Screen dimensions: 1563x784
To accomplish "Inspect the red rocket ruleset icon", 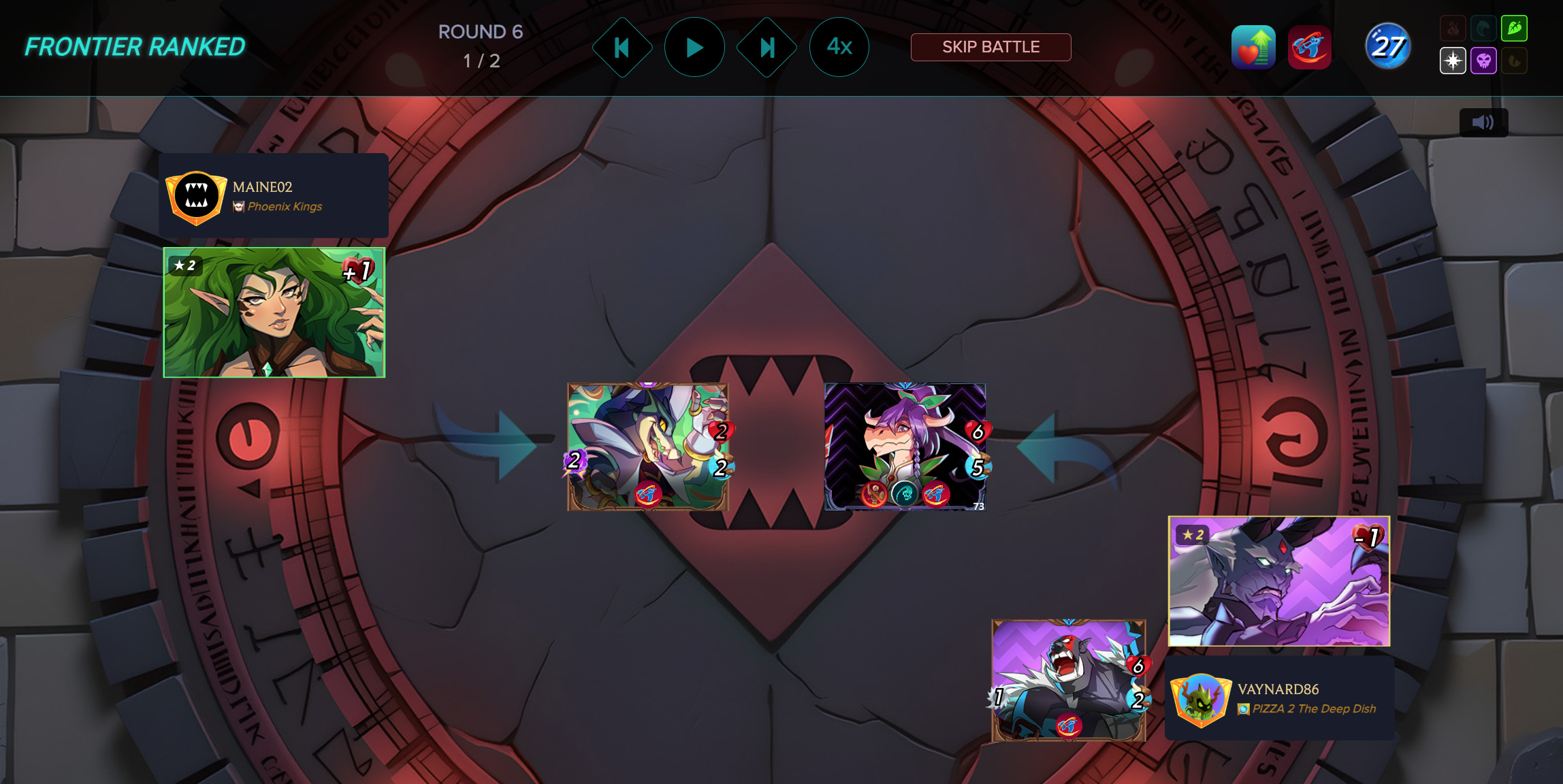I will (x=1309, y=48).
